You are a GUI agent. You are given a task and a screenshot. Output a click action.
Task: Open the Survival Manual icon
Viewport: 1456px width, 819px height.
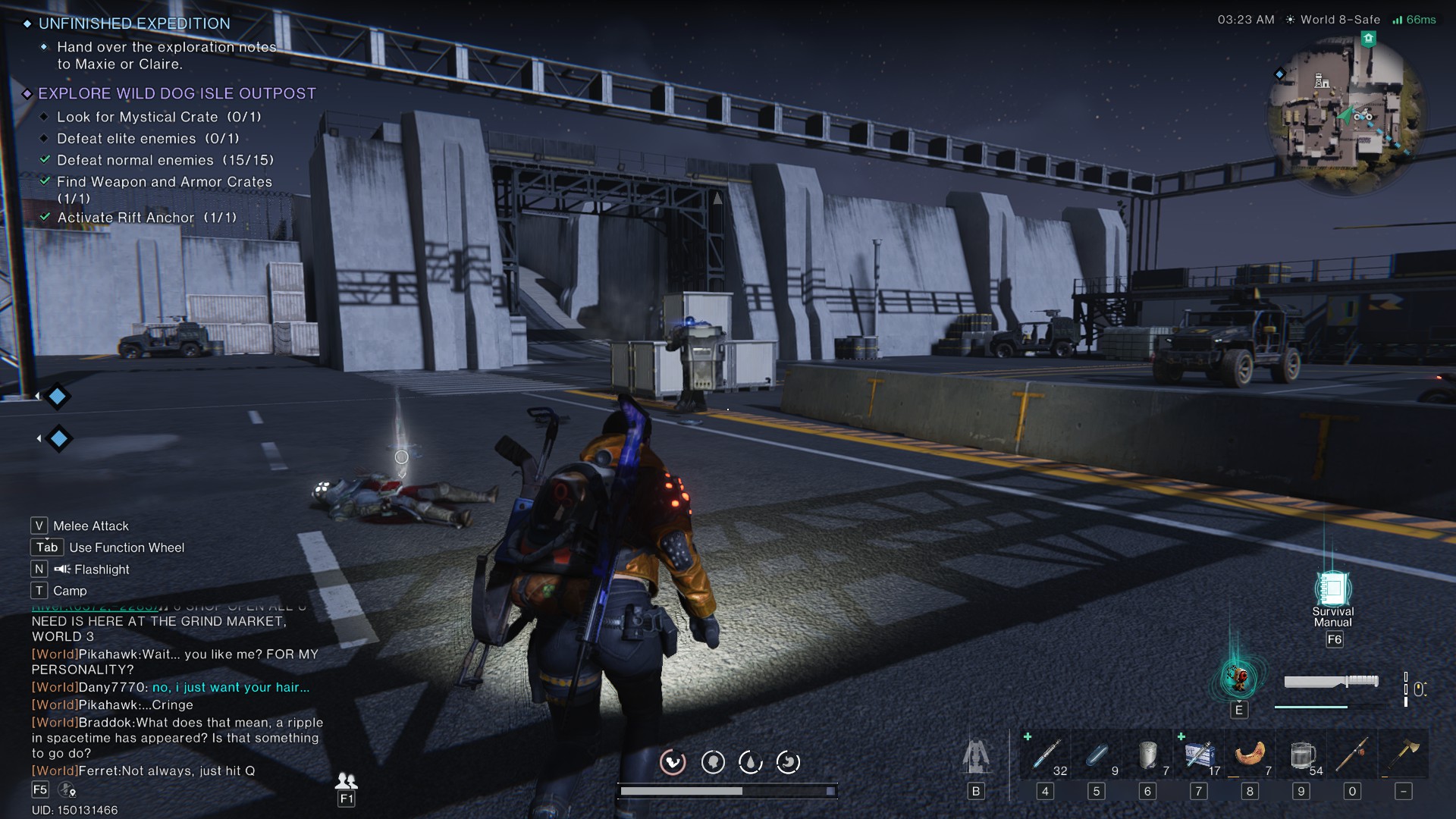pyautogui.click(x=1332, y=588)
